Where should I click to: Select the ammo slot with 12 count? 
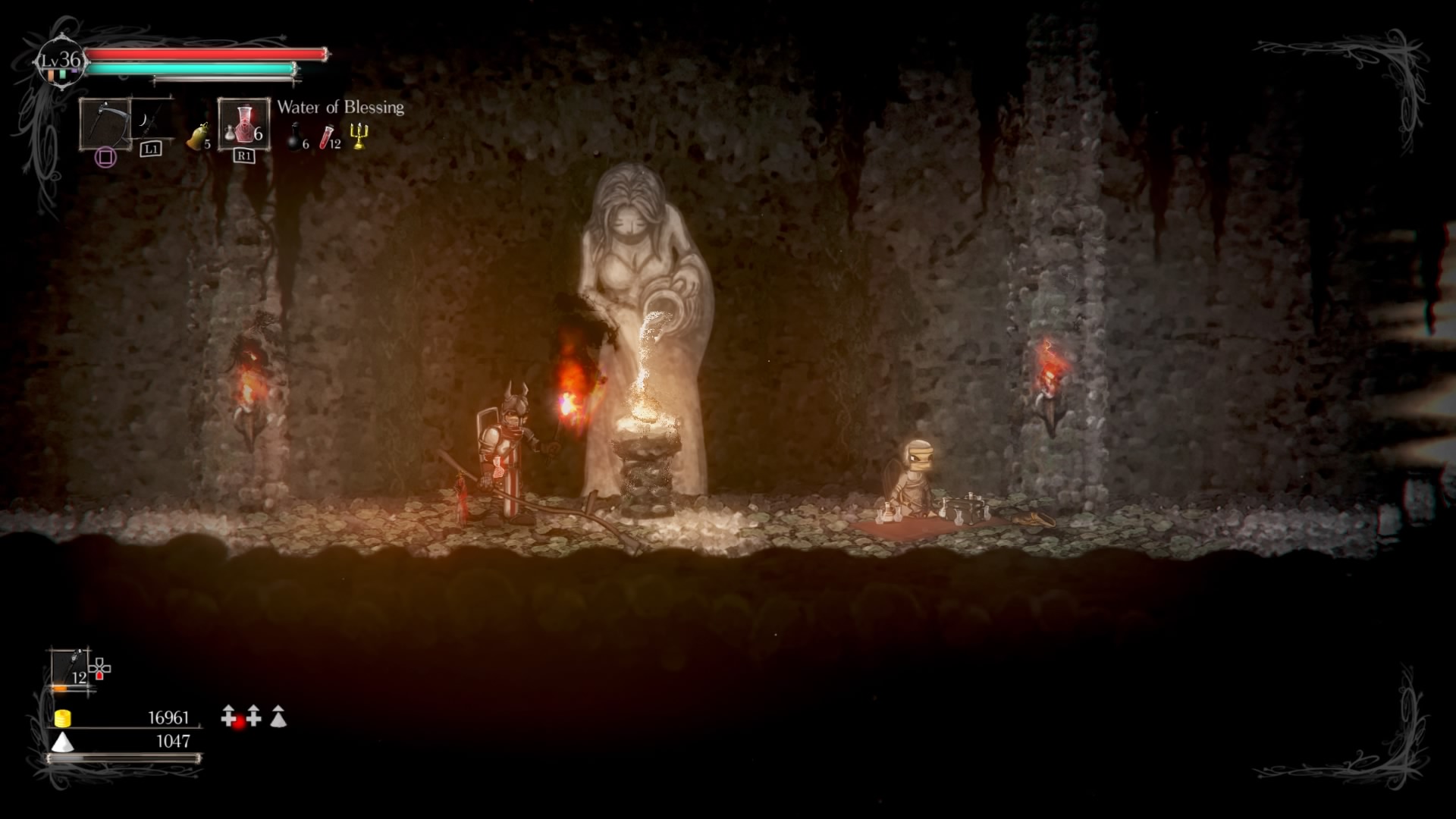tap(71, 668)
